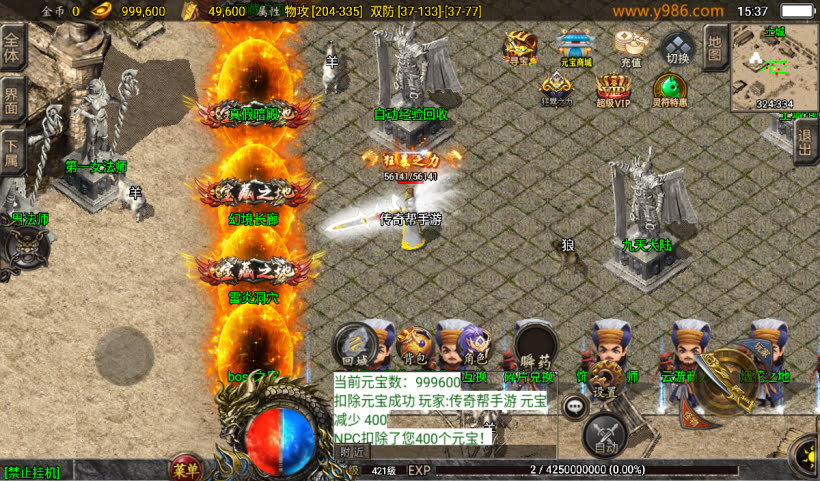This screenshot has width=820, height=481.
Task: Tap the 切换 switch button
Action: (x=677, y=47)
